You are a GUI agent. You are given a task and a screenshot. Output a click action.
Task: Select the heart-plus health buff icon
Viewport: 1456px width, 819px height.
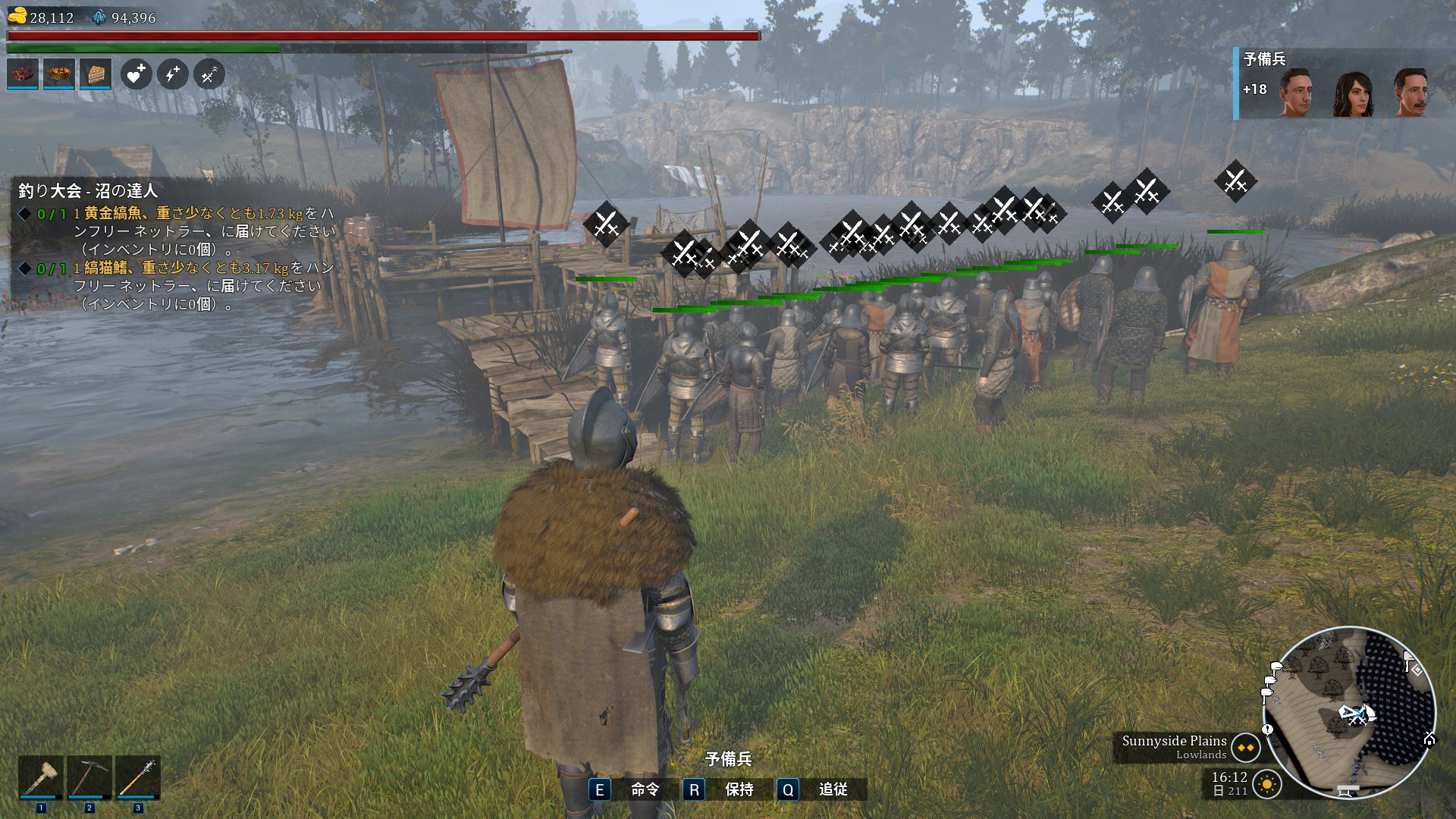(x=136, y=74)
